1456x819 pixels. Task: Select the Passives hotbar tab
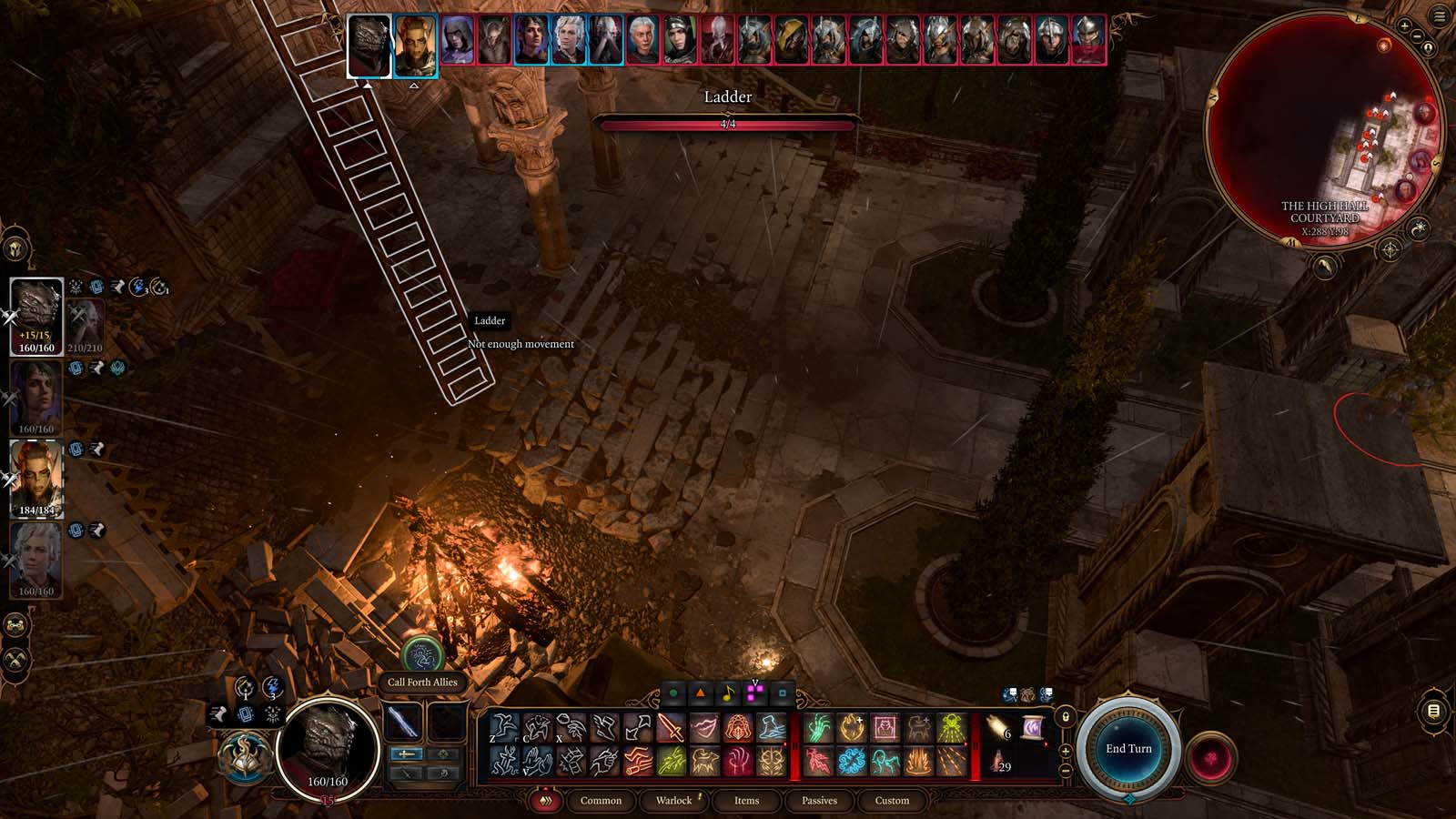pos(819,801)
